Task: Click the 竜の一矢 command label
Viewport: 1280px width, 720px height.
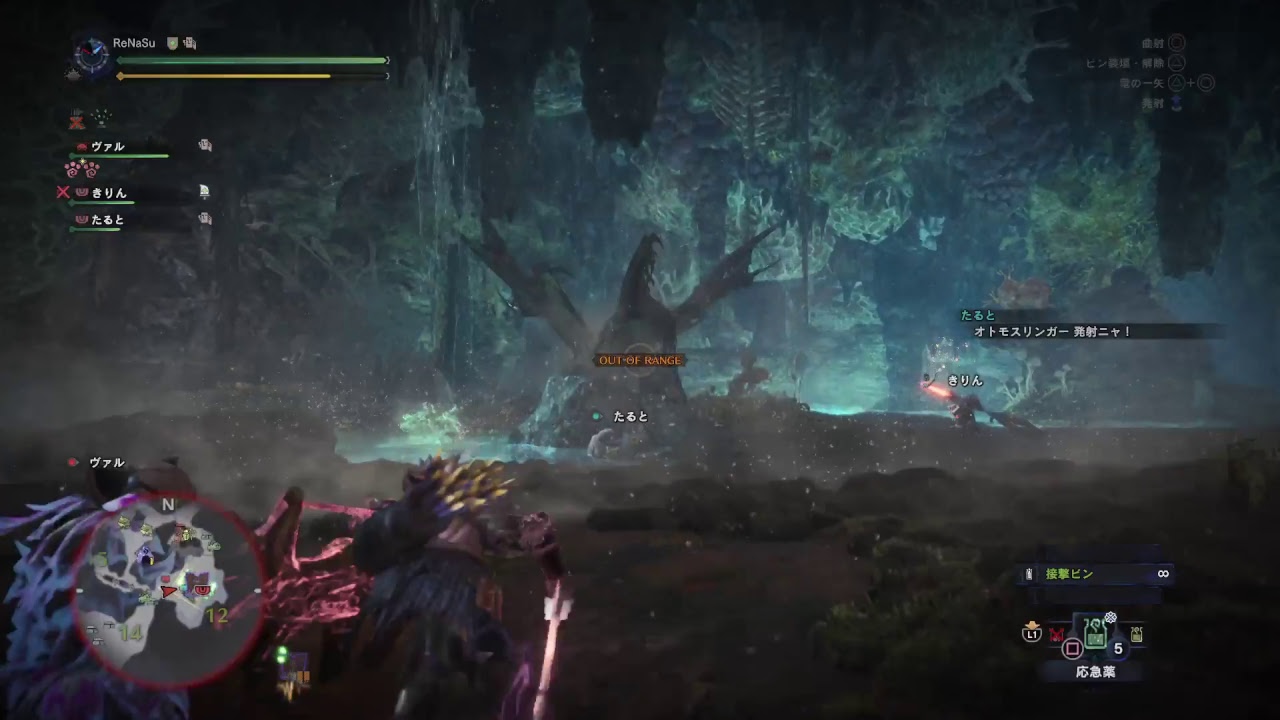Action: 1141,83
